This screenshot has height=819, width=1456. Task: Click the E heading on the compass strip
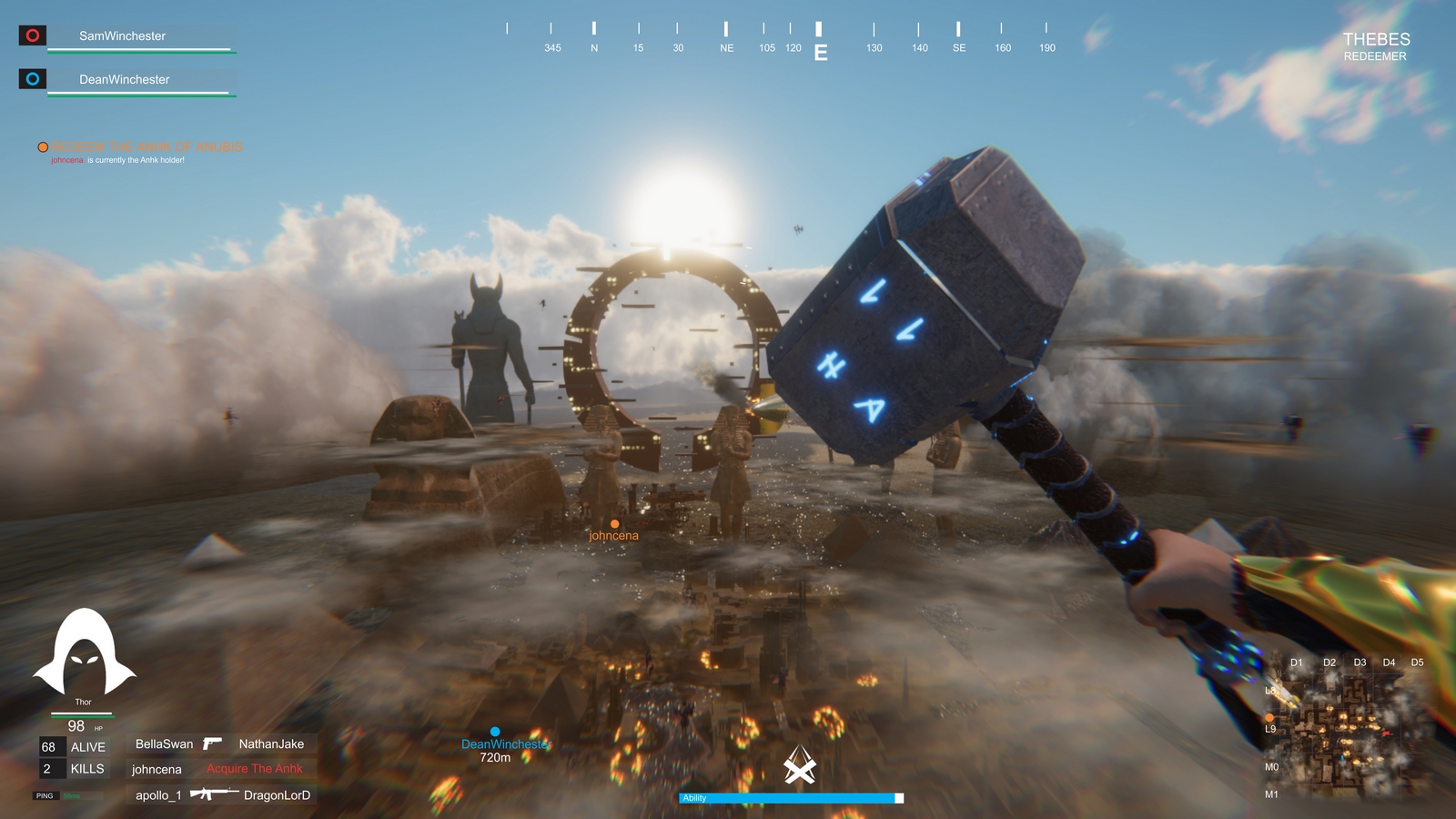[x=822, y=53]
